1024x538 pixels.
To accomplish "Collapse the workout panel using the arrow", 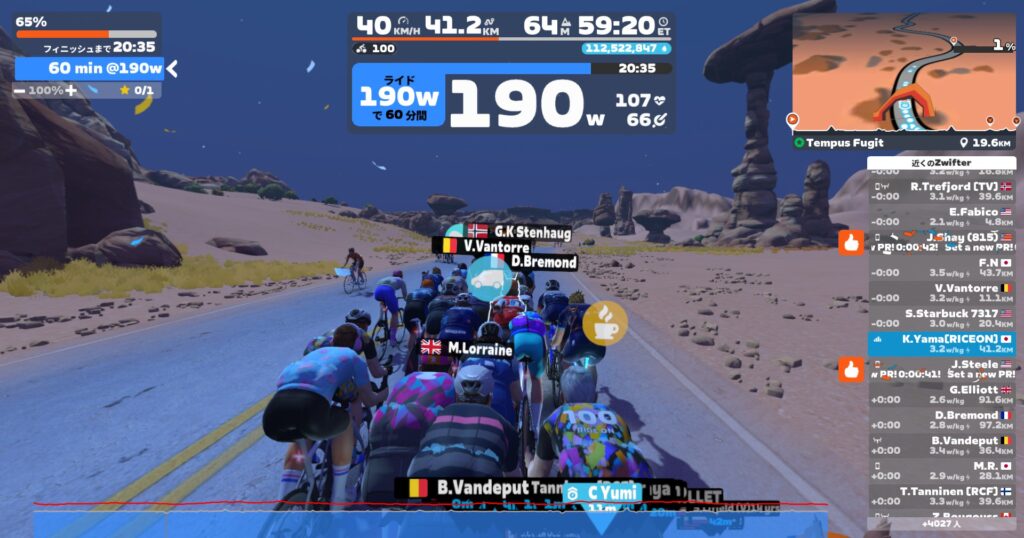I will (172, 68).
